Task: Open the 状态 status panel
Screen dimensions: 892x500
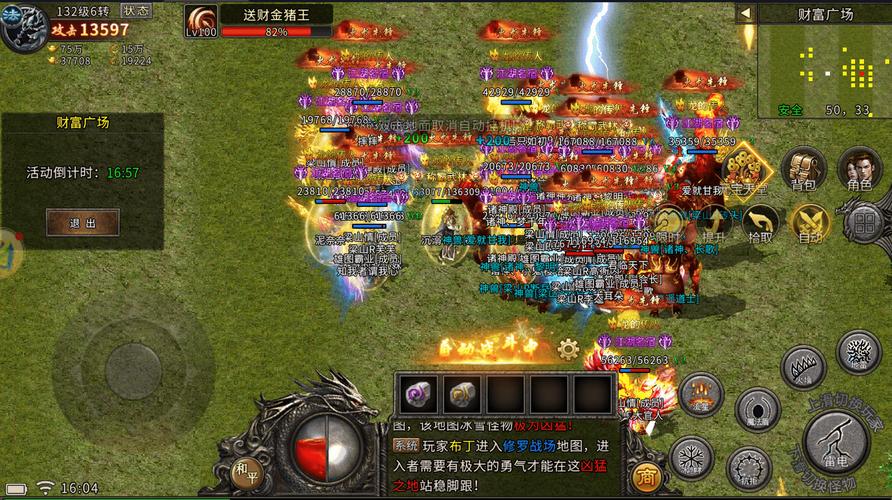Action: click(137, 10)
